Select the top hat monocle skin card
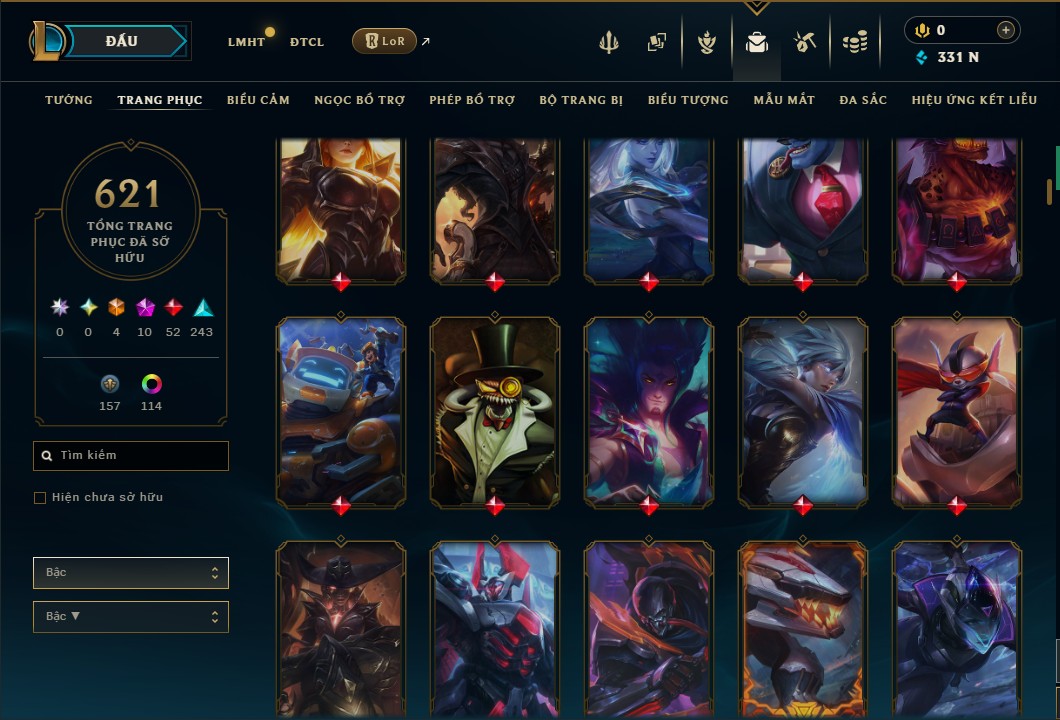Image resolution: width=1060 pixels, height=720 pixels. pyautogui.click(x=495, y=410)
